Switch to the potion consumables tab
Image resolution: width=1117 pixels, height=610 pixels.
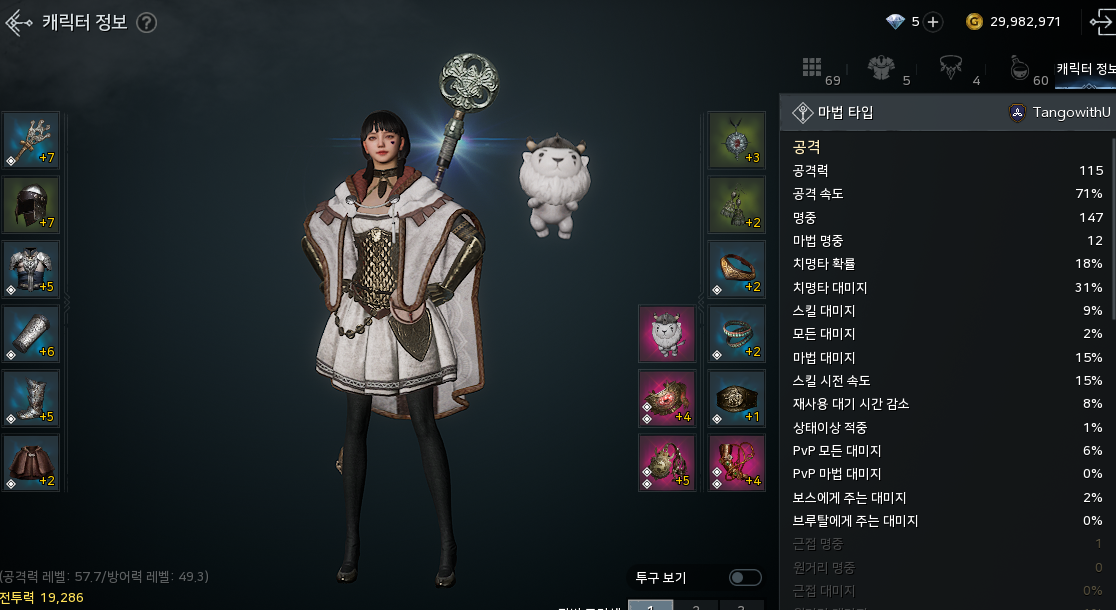[1019, 70]
